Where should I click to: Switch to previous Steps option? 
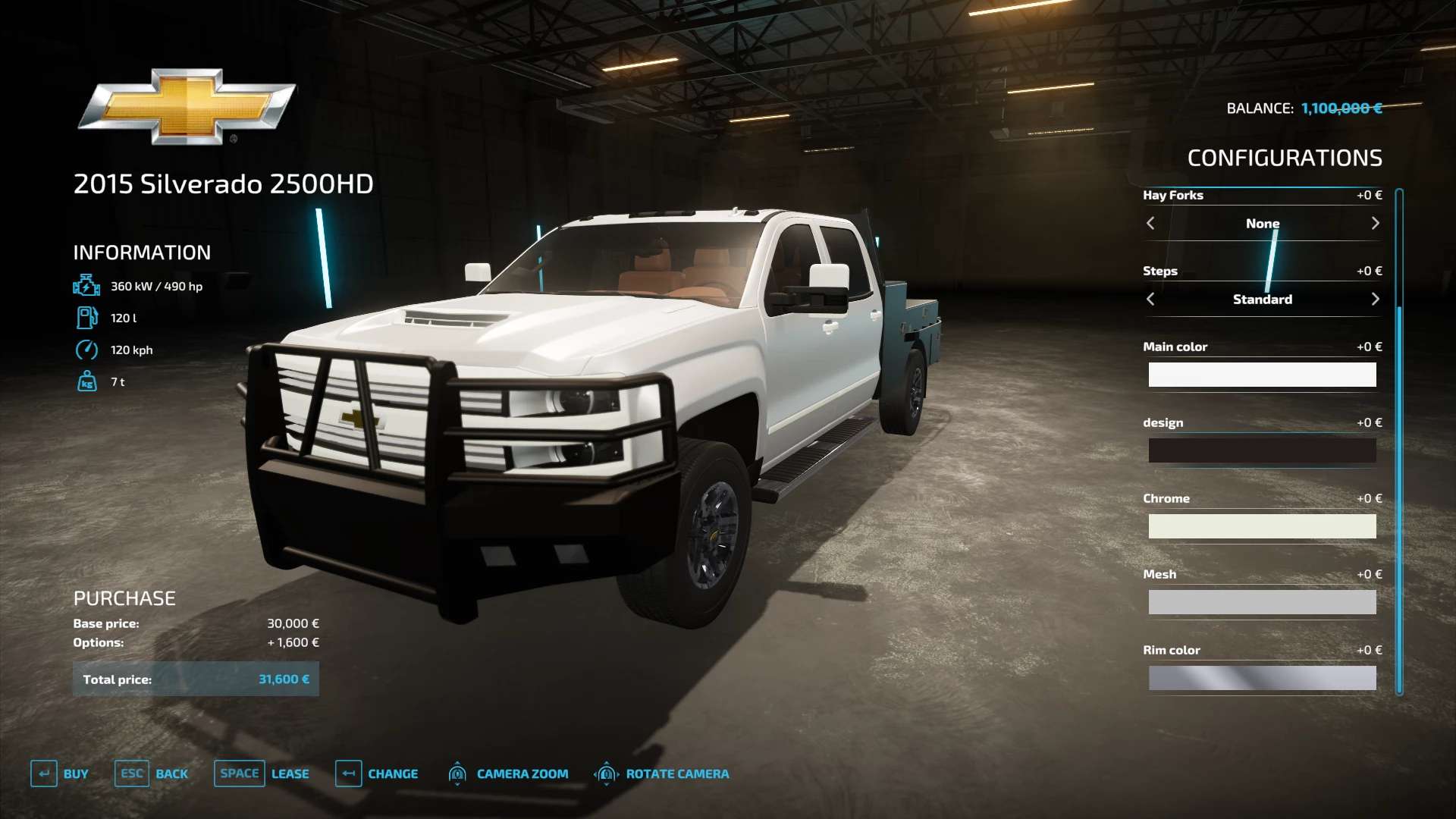pyautogui.click(x=1150, y=299)
